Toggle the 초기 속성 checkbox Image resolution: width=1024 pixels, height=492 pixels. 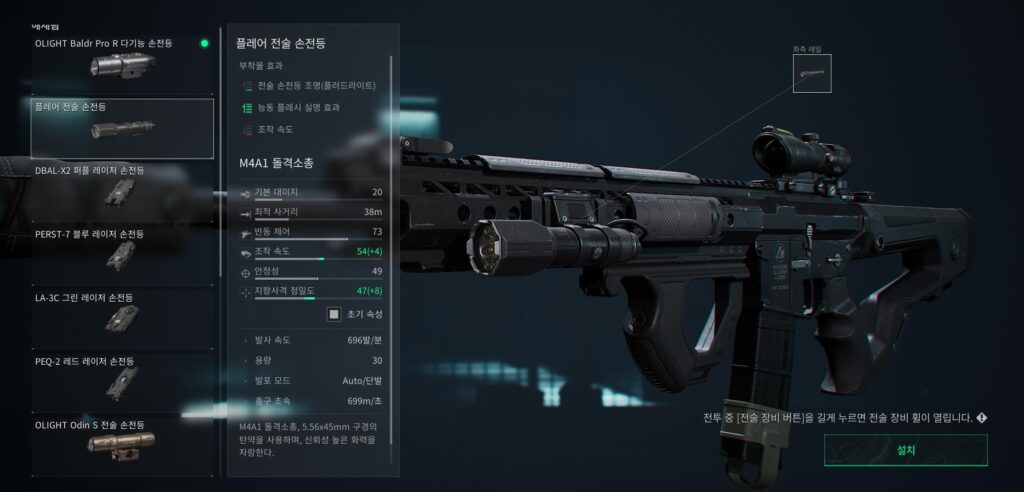[335, 314]
